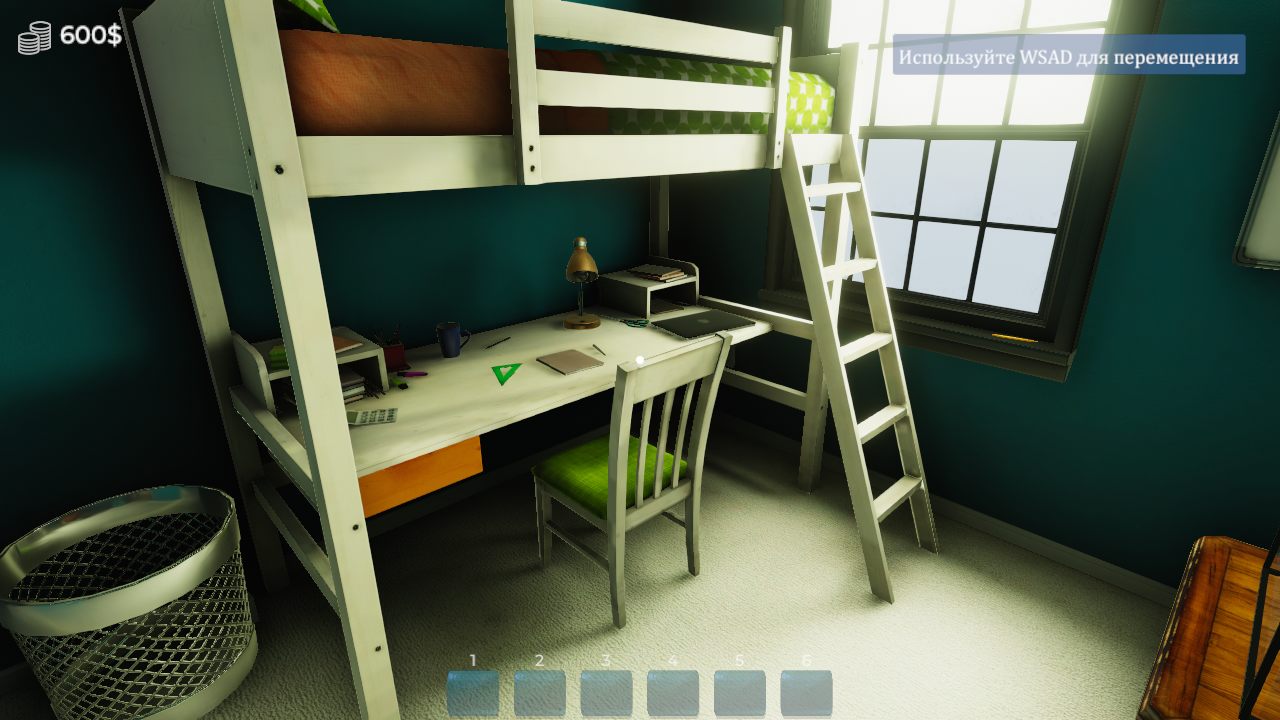
Task: Activate hotbar slot number 3
Action: click(x=606, y=693)
